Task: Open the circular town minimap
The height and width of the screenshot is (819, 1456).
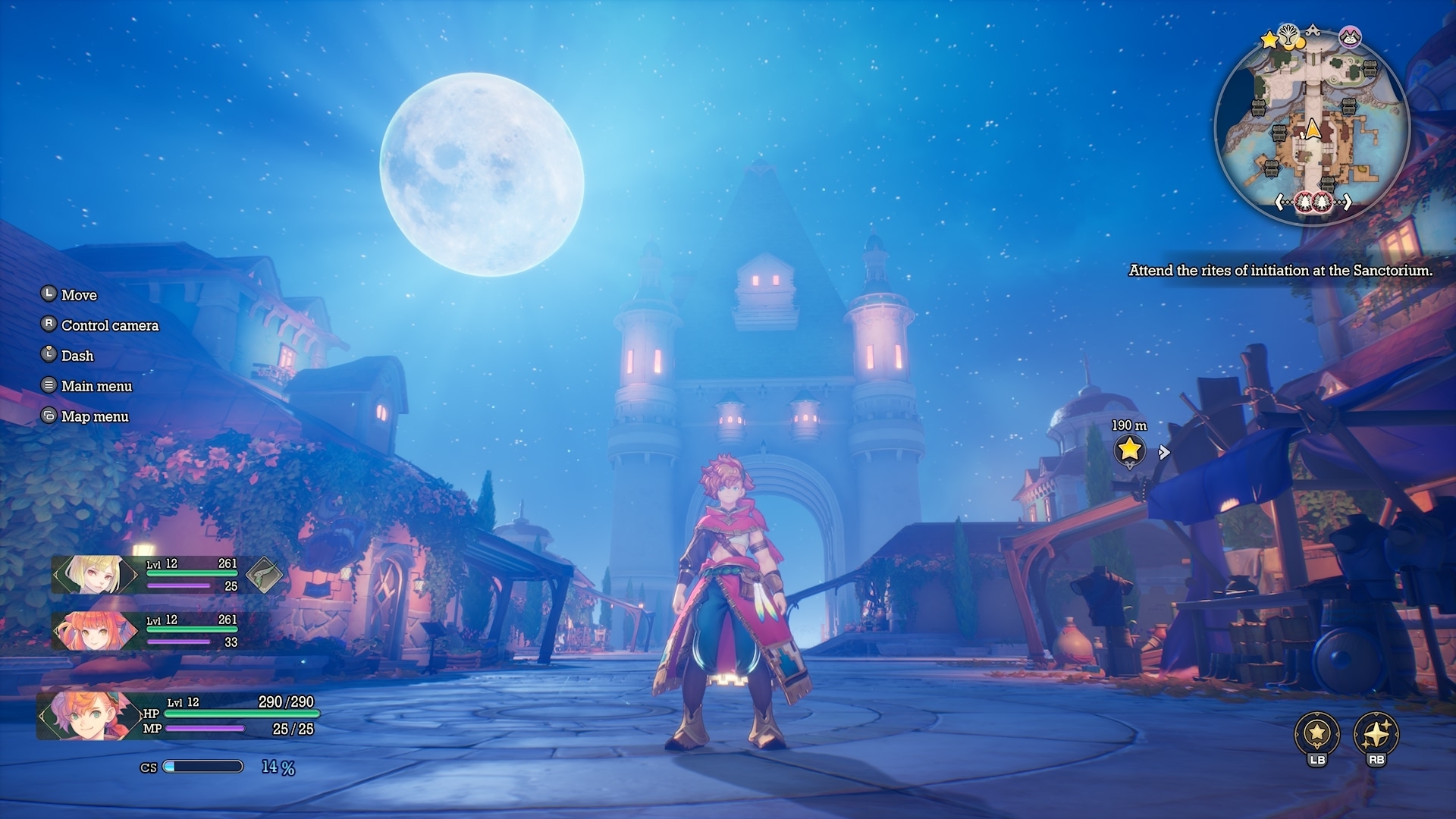Action: pyautogui.click(x=1312, y=129)
